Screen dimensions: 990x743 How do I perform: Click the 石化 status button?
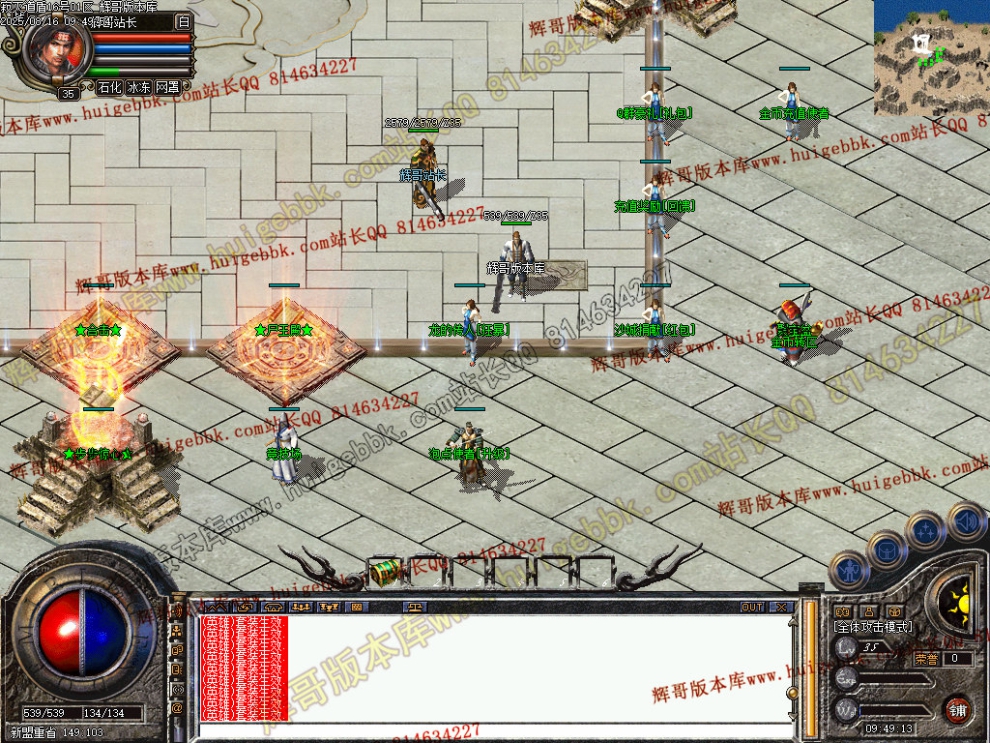click(x=110, y=87)
